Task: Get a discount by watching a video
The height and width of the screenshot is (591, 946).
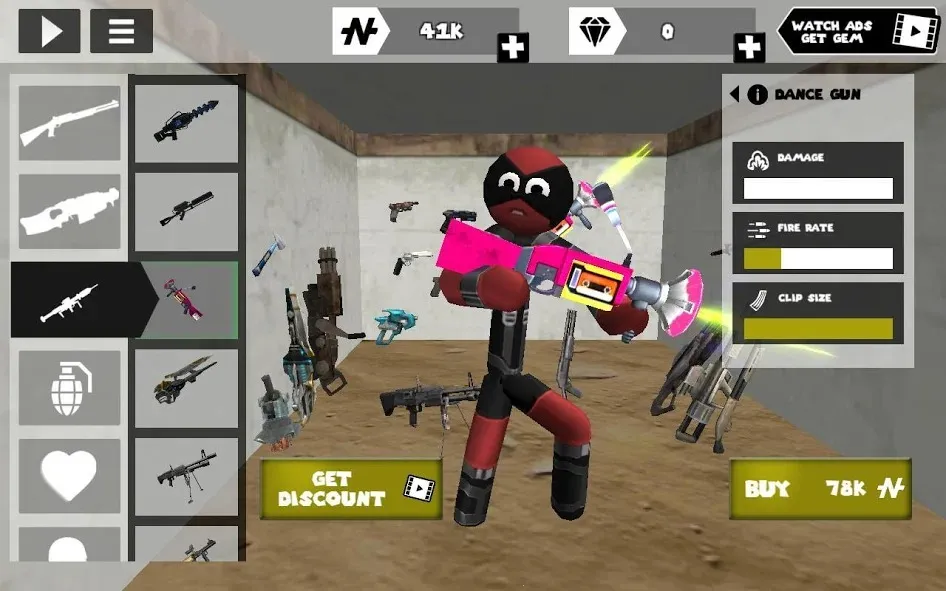Action: (x=350, y=488)
